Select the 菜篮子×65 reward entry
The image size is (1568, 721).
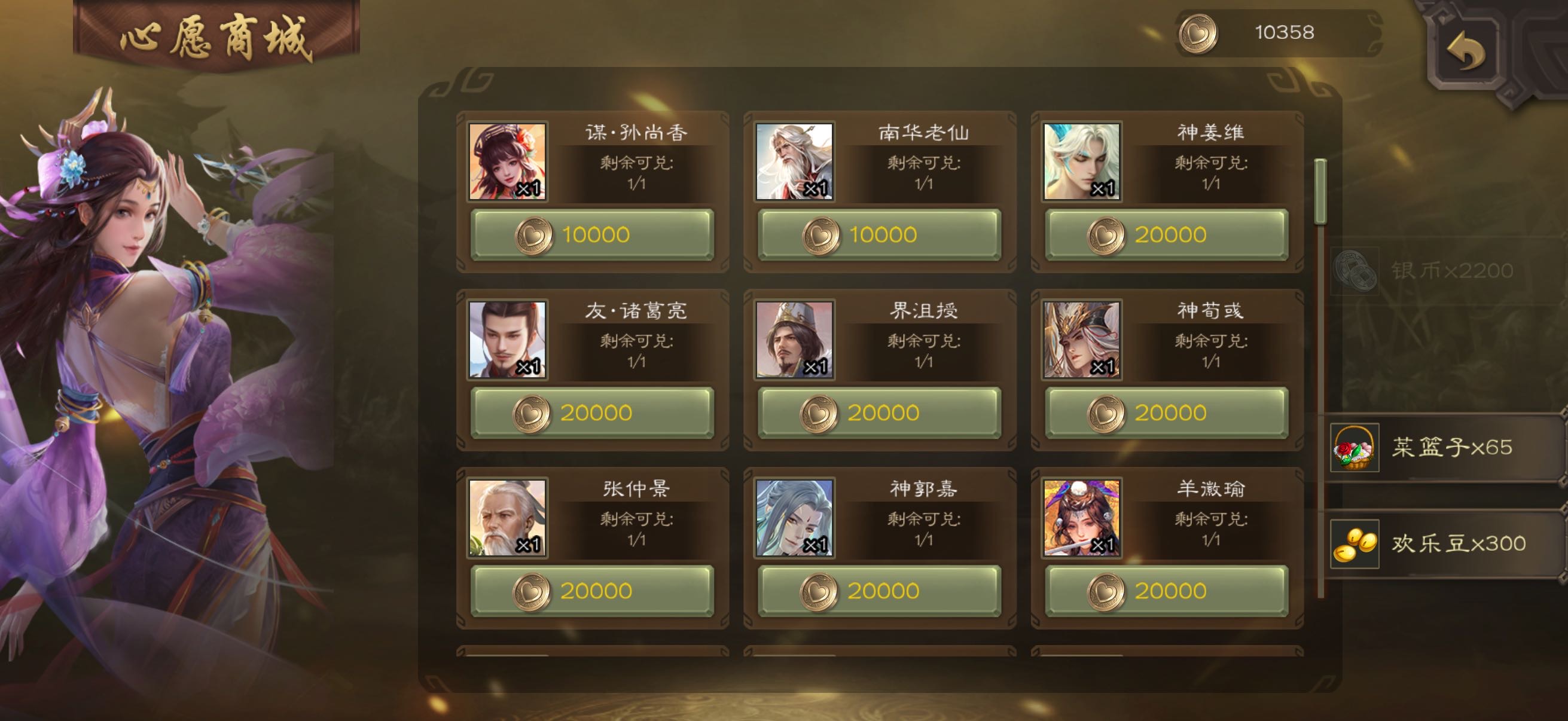pos(1442,448)
